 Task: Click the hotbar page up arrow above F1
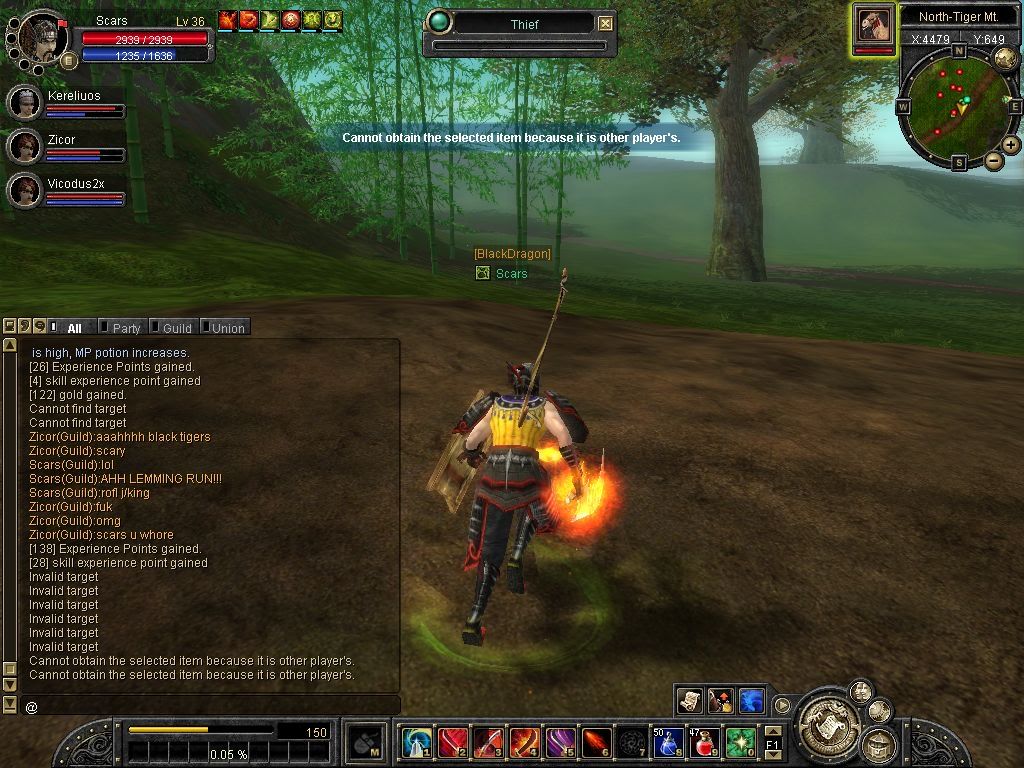point(772,731)
